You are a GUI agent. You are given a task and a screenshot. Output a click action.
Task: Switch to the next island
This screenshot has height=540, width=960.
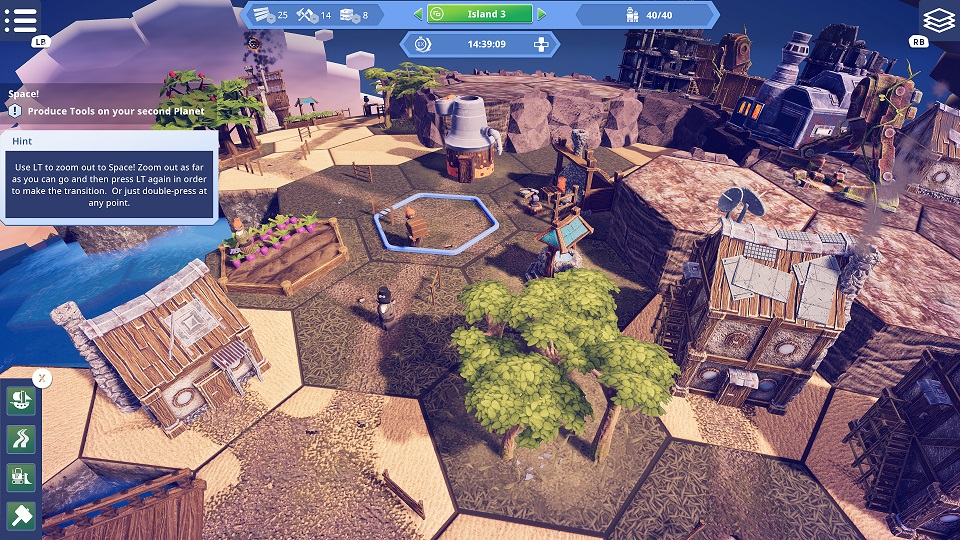542,14
